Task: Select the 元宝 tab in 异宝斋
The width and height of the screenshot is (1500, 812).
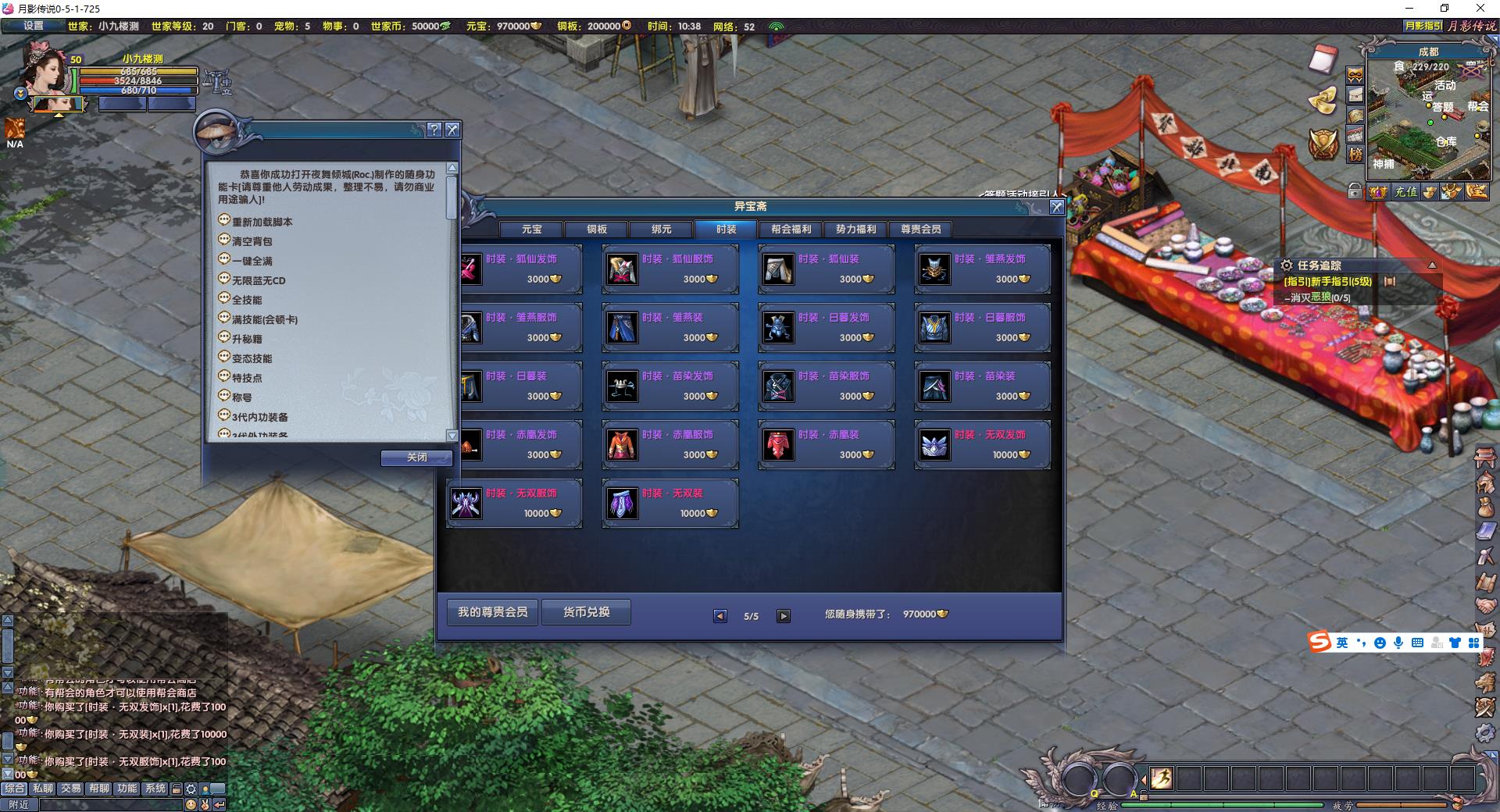Action: (531, 229)
